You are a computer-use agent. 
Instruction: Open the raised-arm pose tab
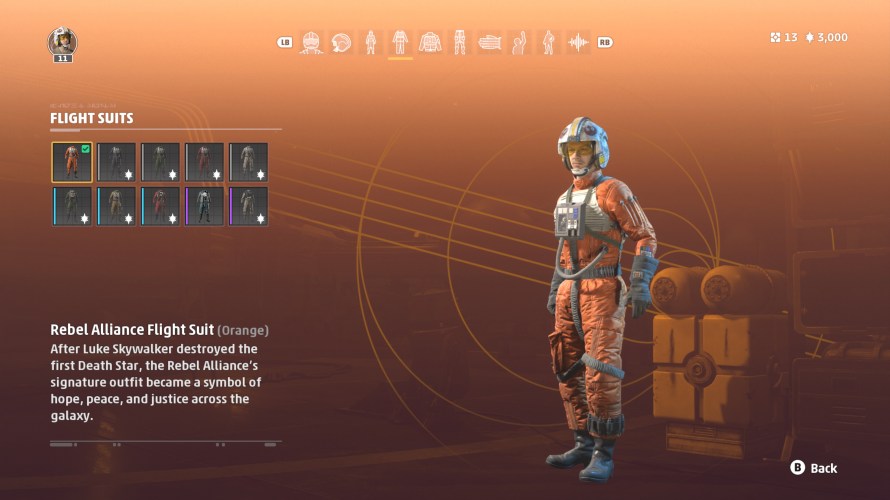[519, 42]
